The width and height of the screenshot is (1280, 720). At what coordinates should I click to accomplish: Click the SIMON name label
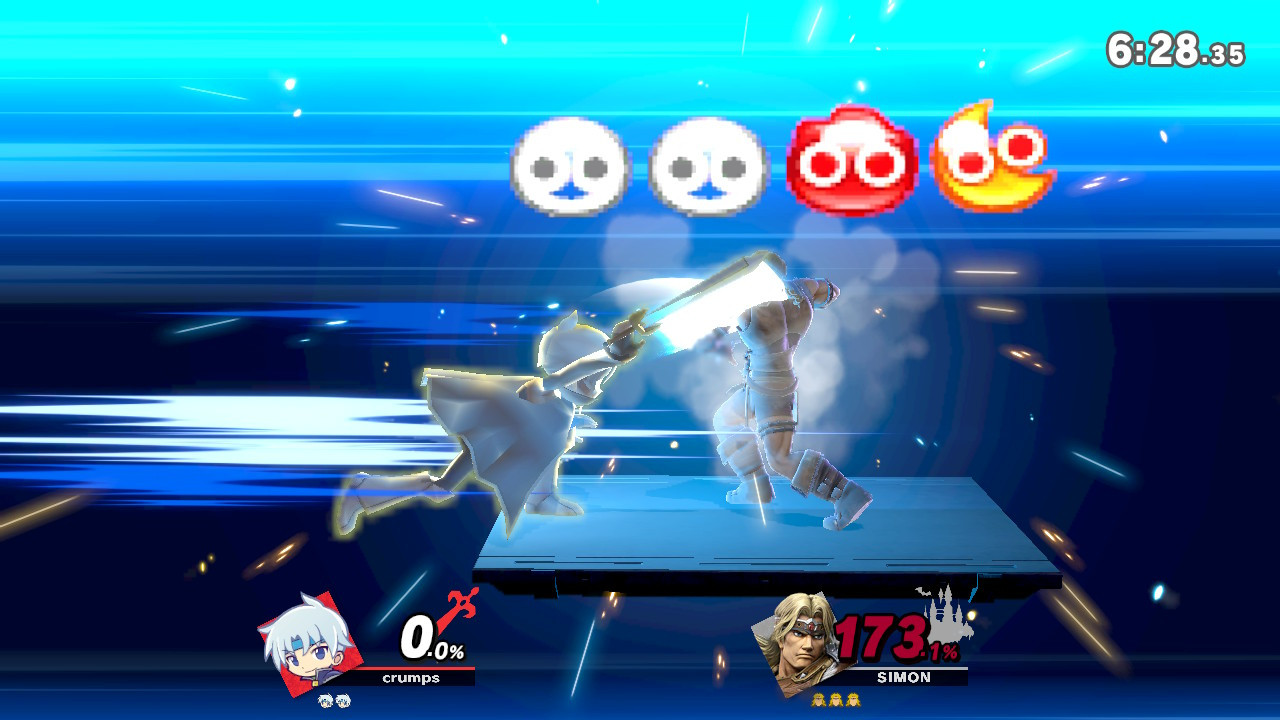pyautogui.click(x=904, y=676)
